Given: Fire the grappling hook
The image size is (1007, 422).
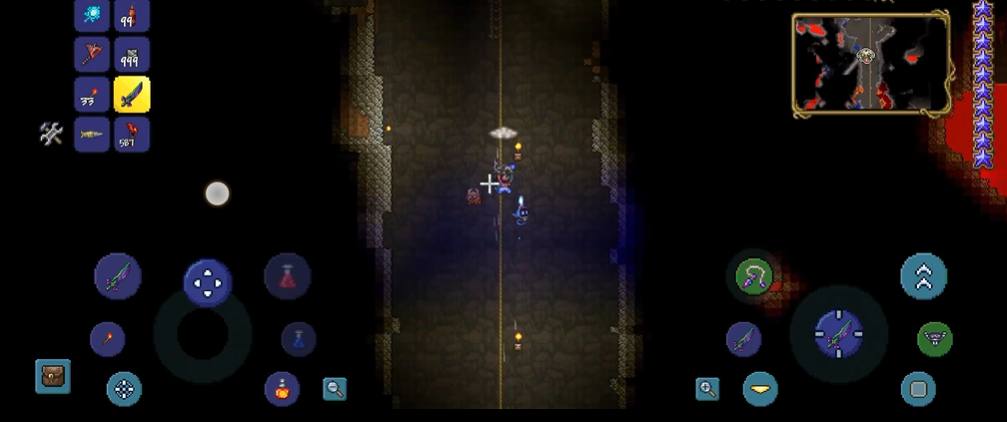Looking at the screenshot, I should click(x=751, y=277).
